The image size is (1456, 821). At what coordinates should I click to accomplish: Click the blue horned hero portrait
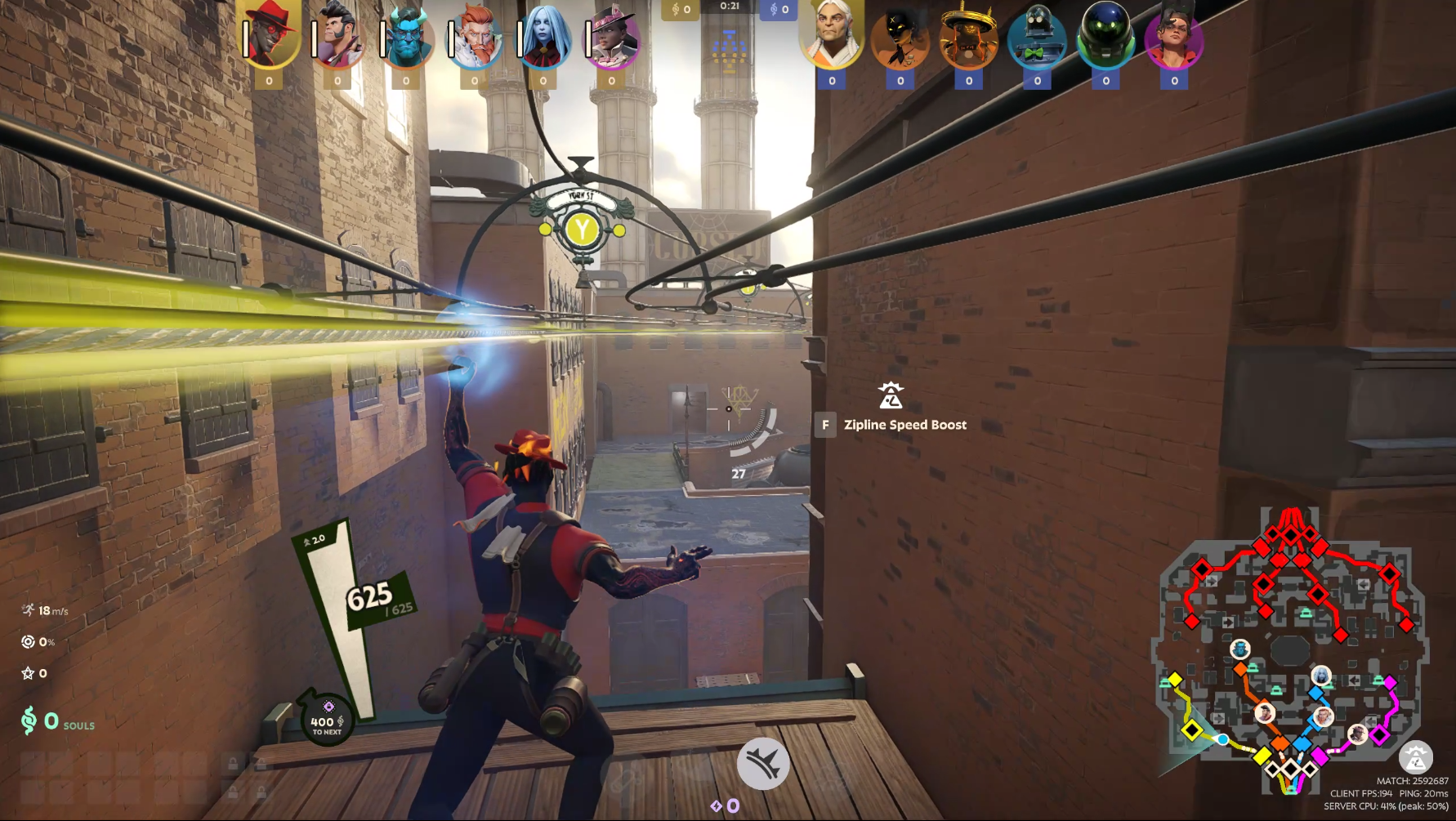pyautogui.click(x=406, y=37)
